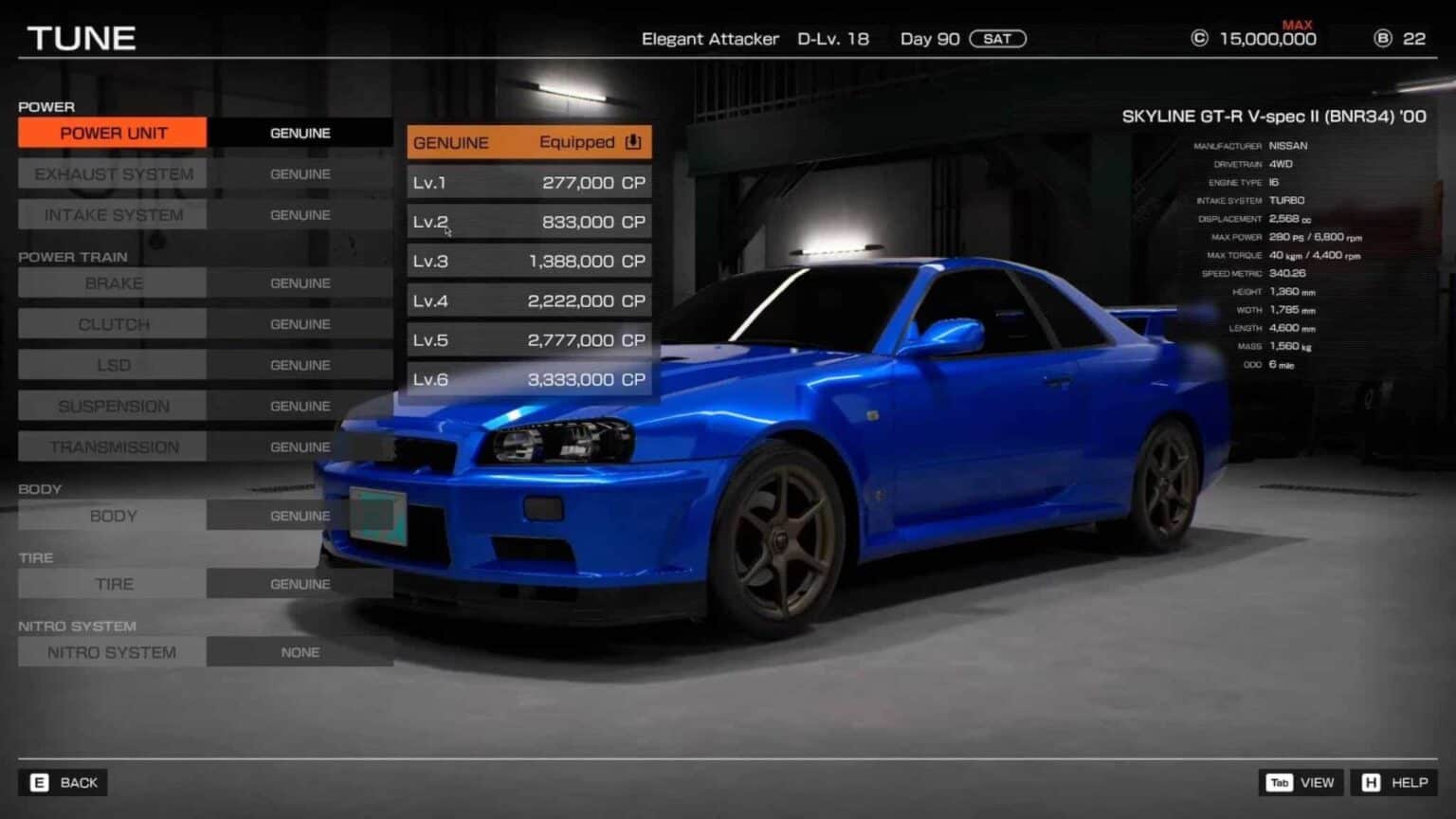
Task: Select the Lv.3 upgrade for 1,388,000 CP
Action: (x=529, y=261)
